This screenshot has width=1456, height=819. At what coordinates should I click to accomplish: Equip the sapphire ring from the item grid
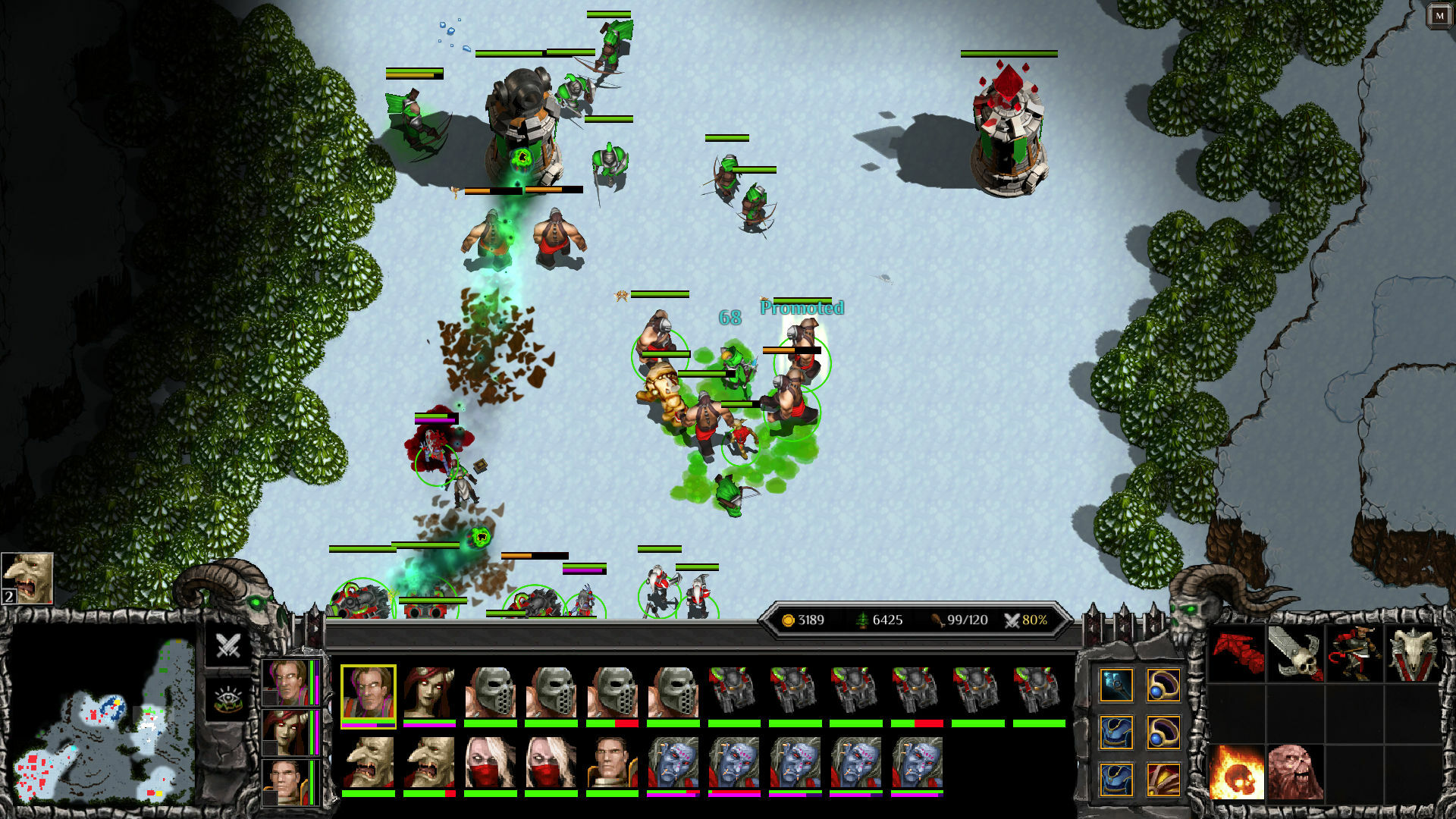point(1163,686)
